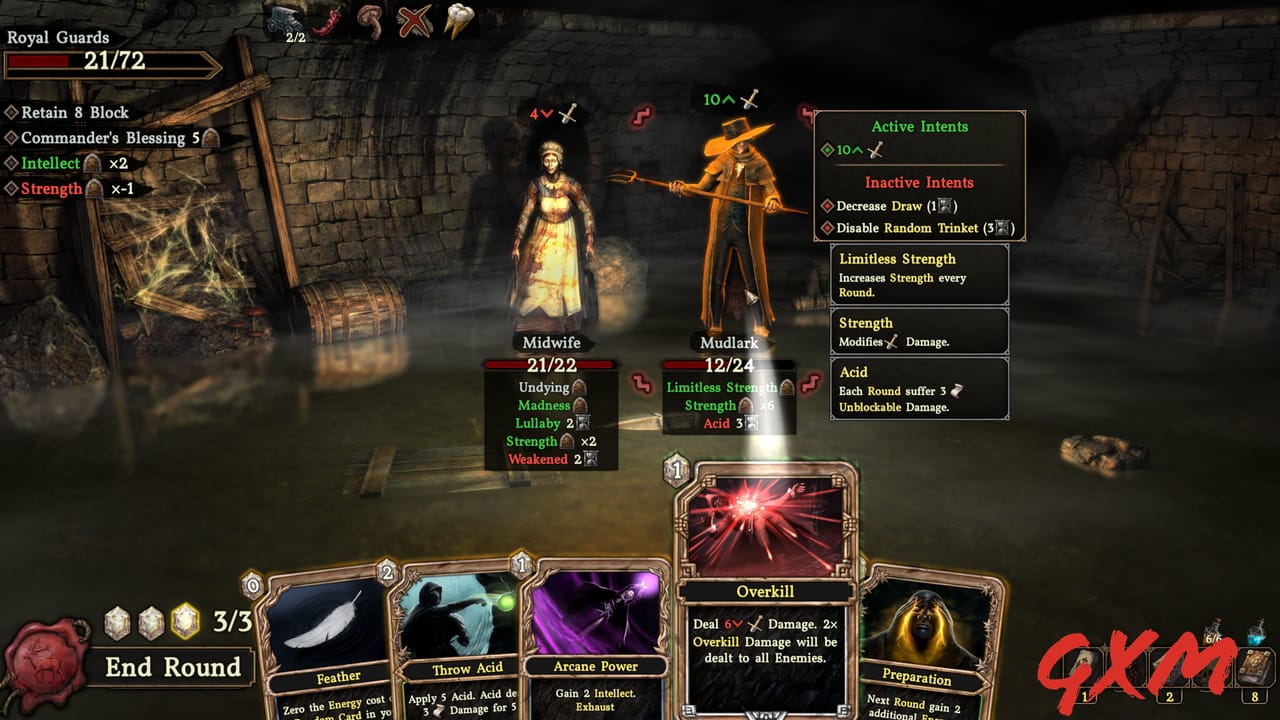Click the tooth trinket icon
The image size is (1280, 720).
tap(455, 20)
